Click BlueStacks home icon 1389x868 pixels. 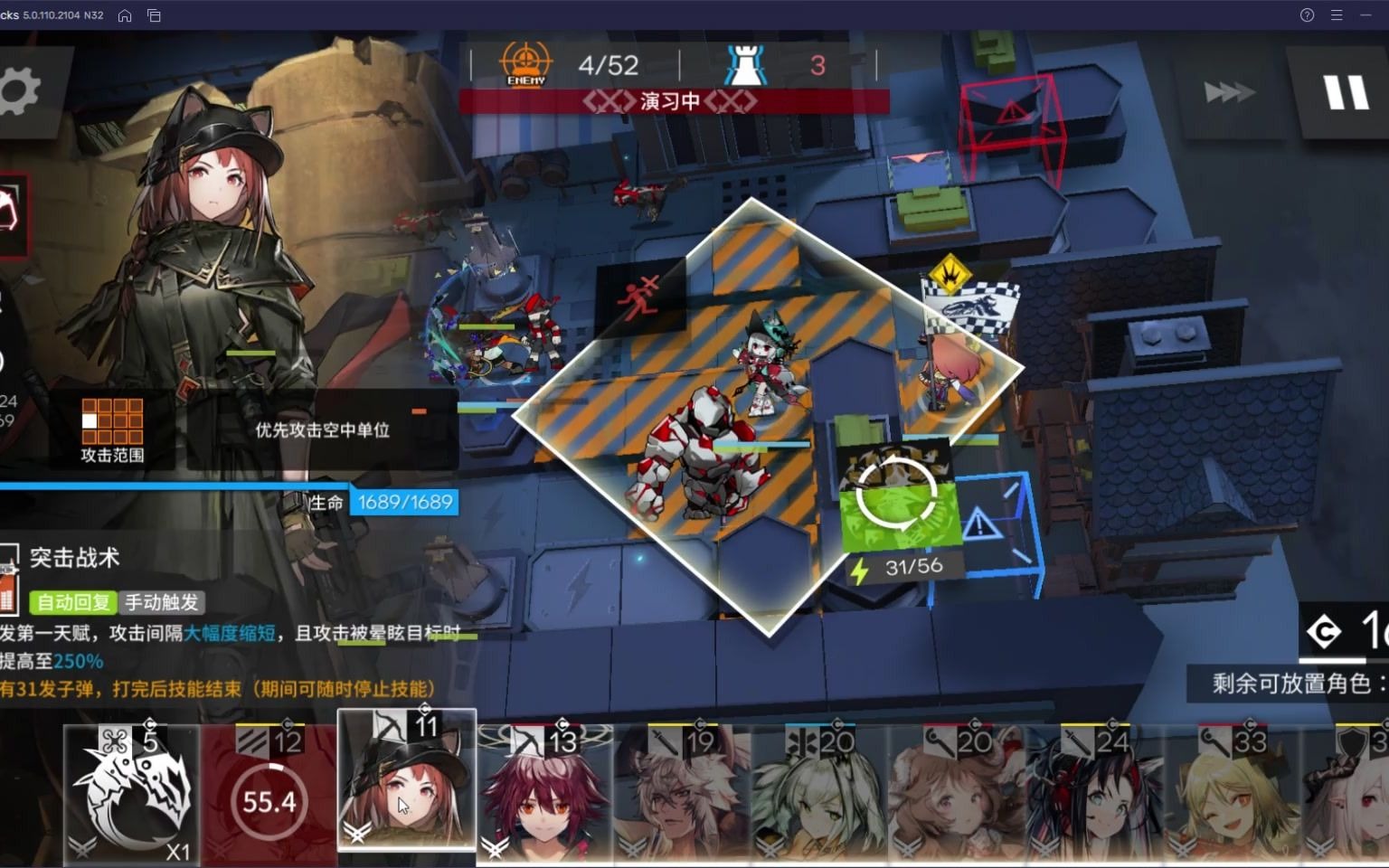click(125, 14)
